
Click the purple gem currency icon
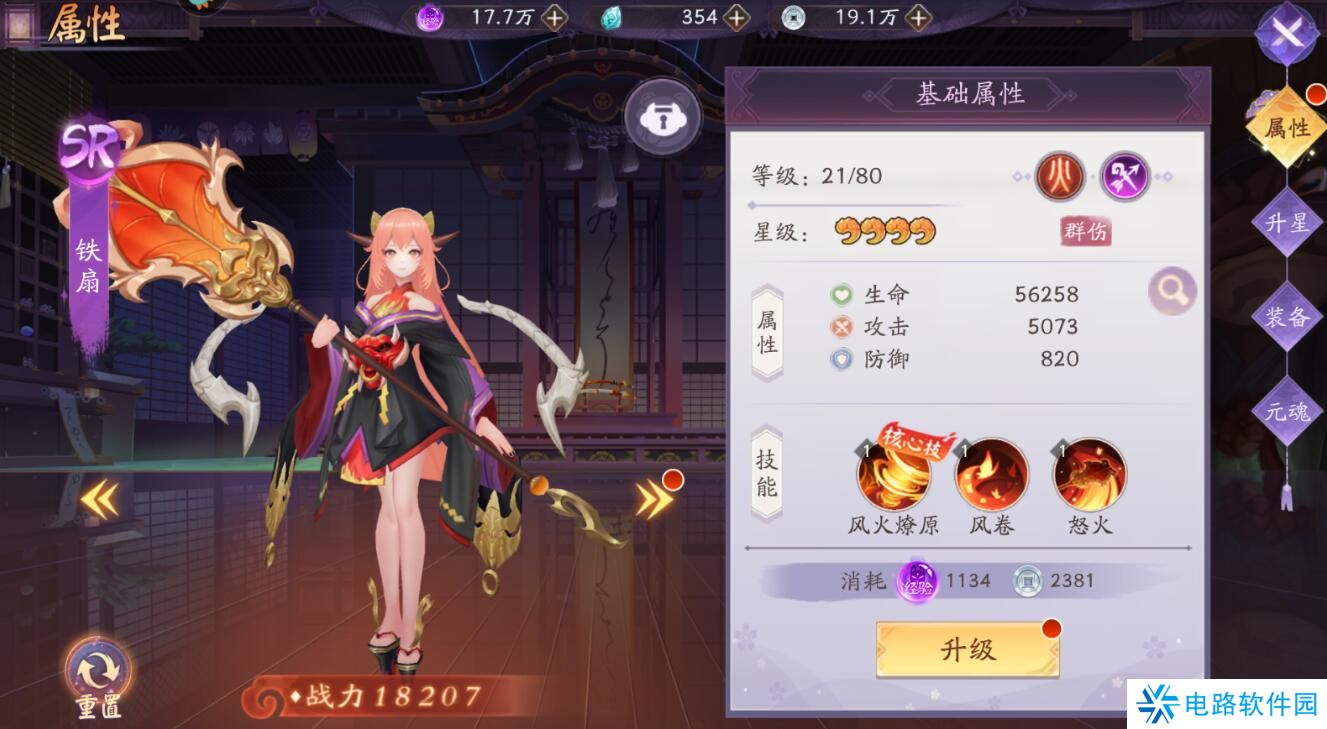428,17
